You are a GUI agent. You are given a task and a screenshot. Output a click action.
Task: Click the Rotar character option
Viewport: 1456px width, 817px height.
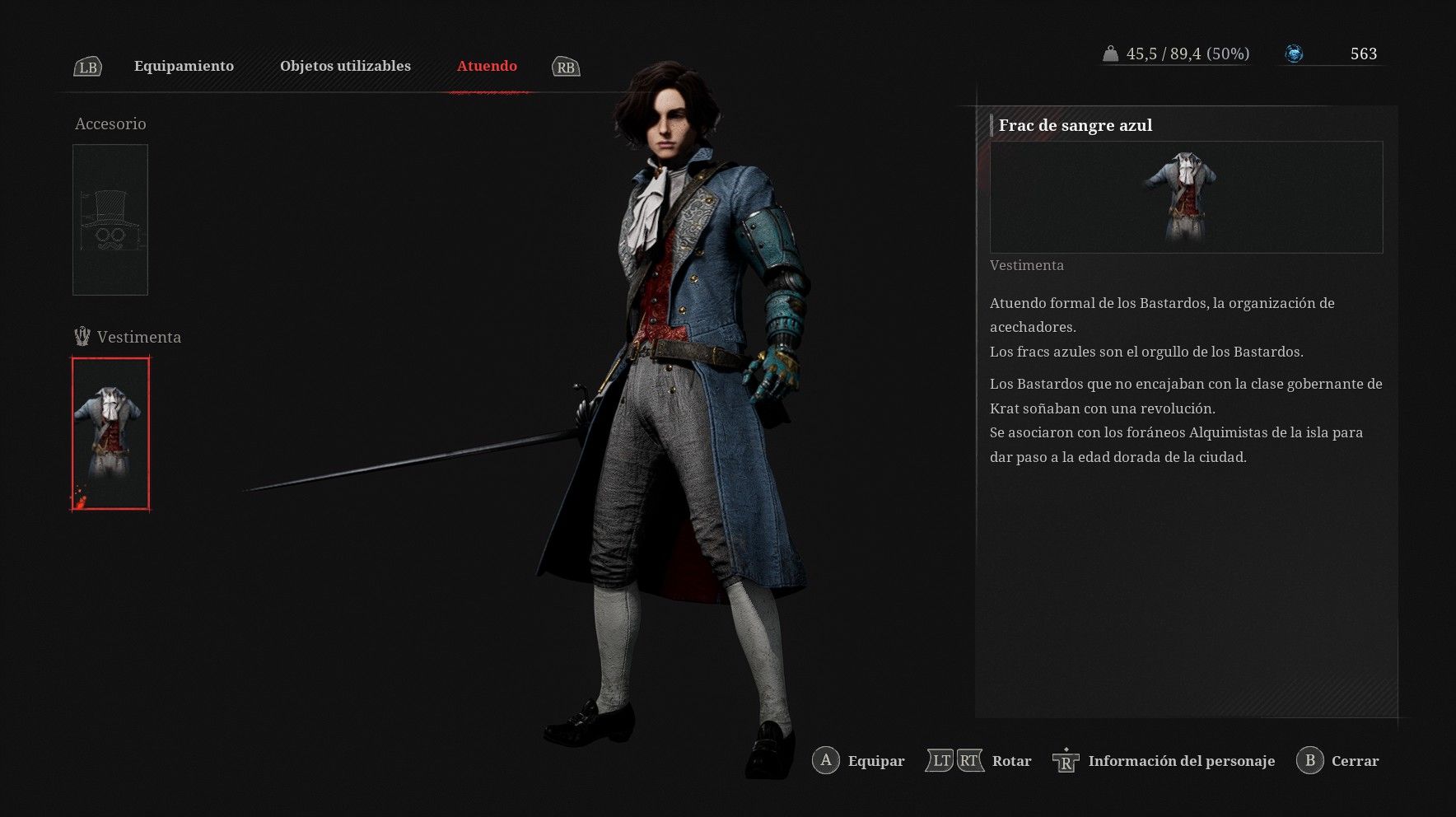tap(979, 761)
